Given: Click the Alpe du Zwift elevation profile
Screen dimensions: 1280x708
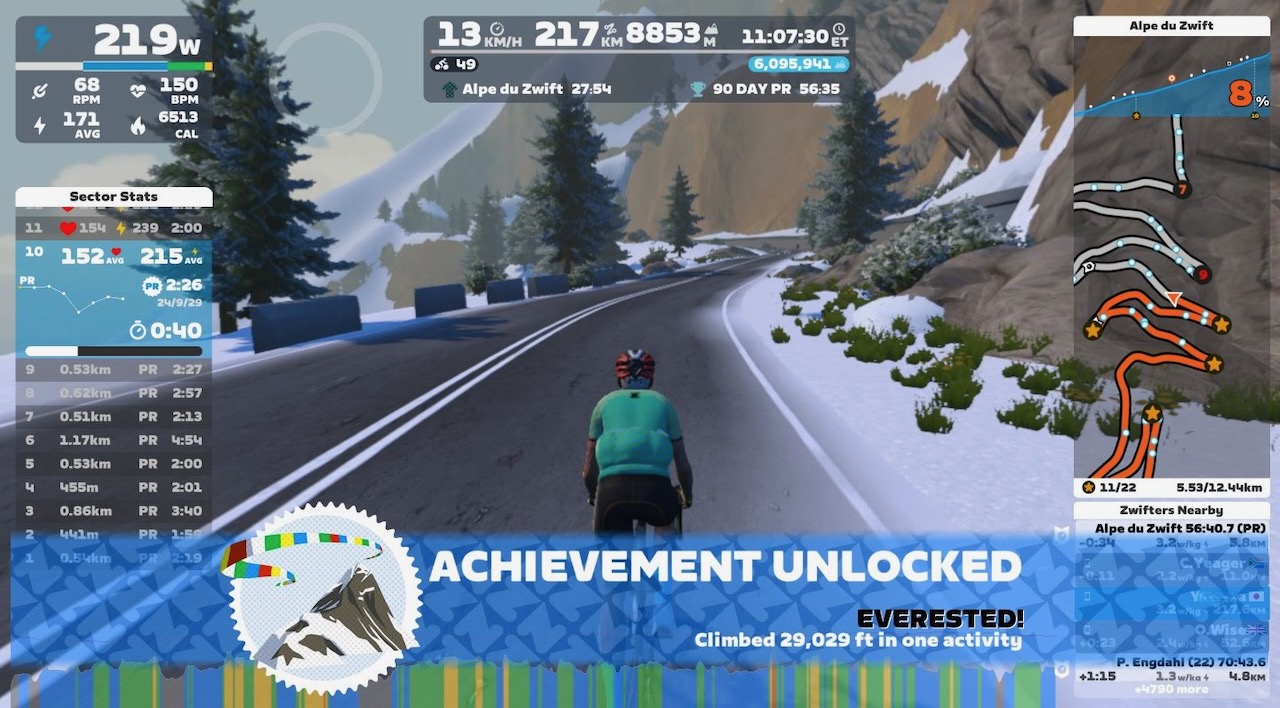Looking at the screenshot, I should (x=1172, y=92).
